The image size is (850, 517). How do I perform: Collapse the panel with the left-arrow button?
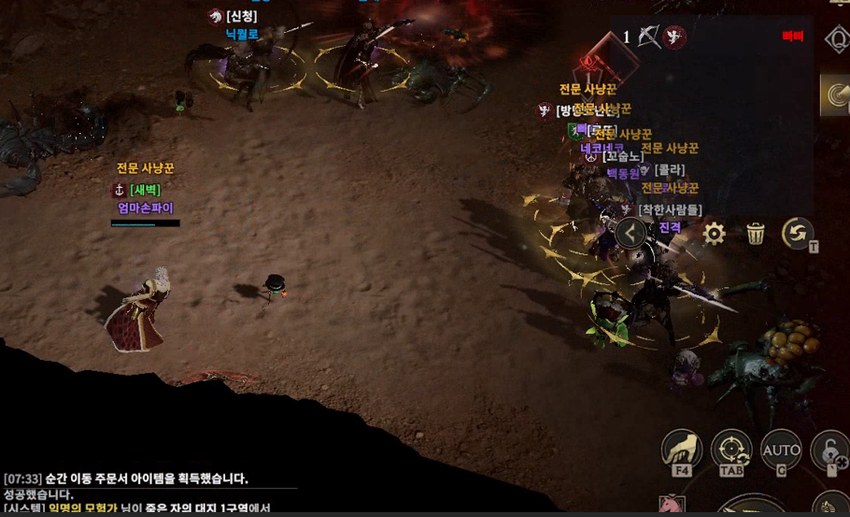pos(630,233)
